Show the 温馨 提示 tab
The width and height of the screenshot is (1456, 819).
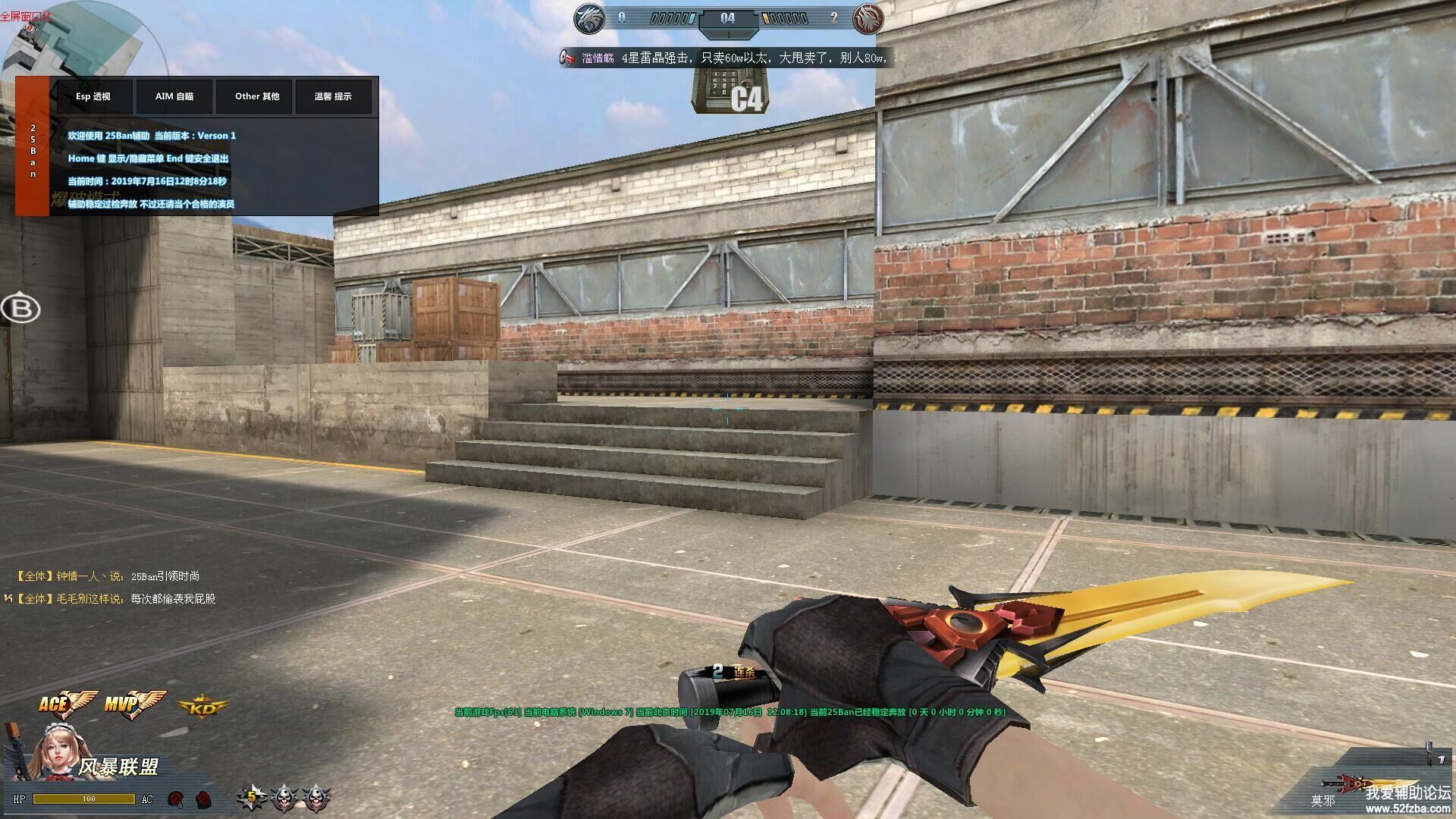coord(333,96)
